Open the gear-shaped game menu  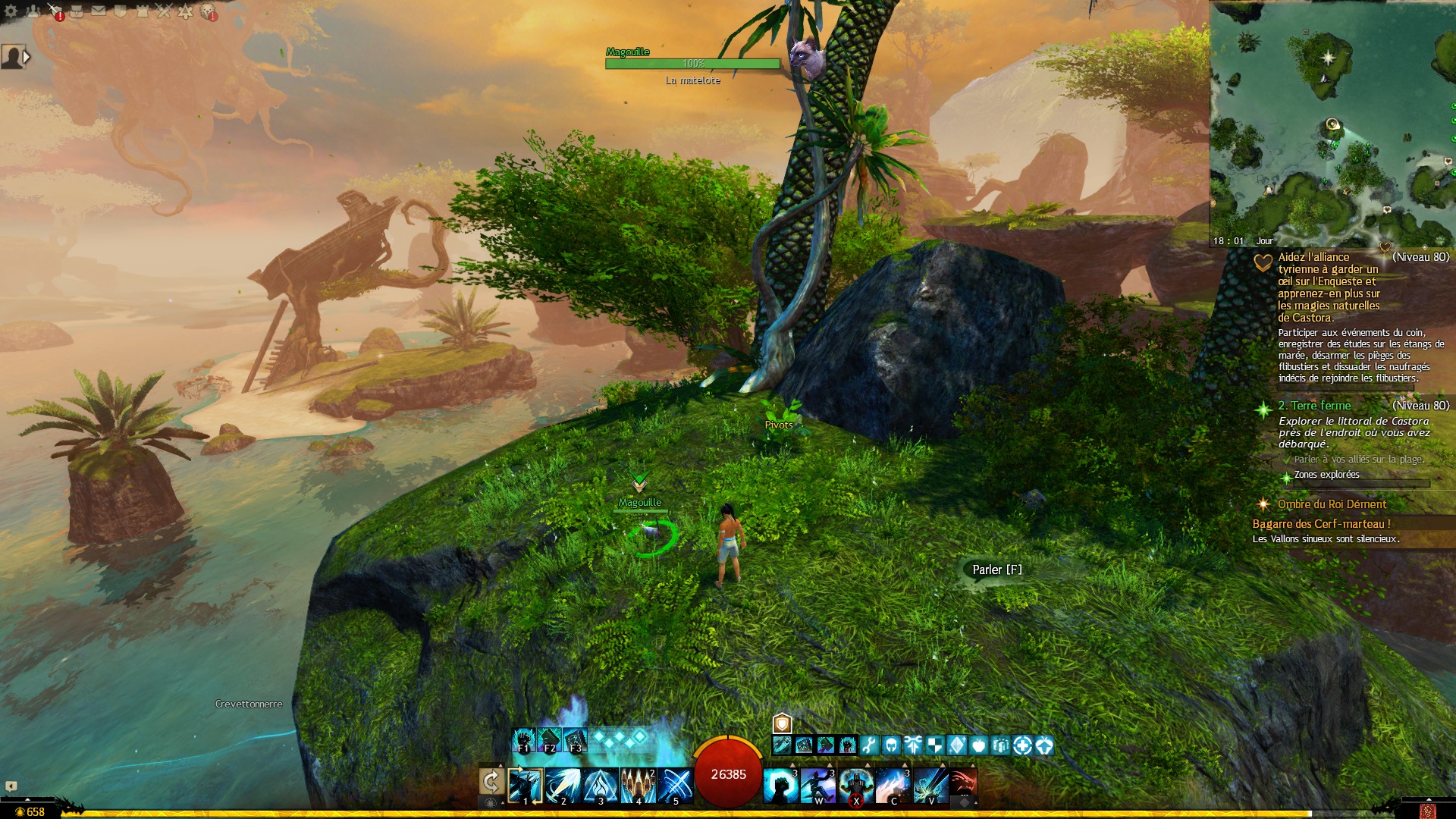(11, 11)
